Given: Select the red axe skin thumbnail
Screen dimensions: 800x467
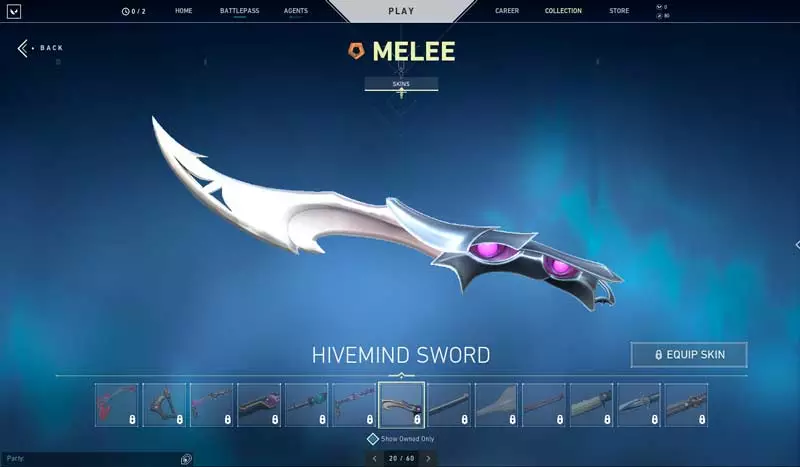Looking at the screenshot, I should [x=117, y=405].
